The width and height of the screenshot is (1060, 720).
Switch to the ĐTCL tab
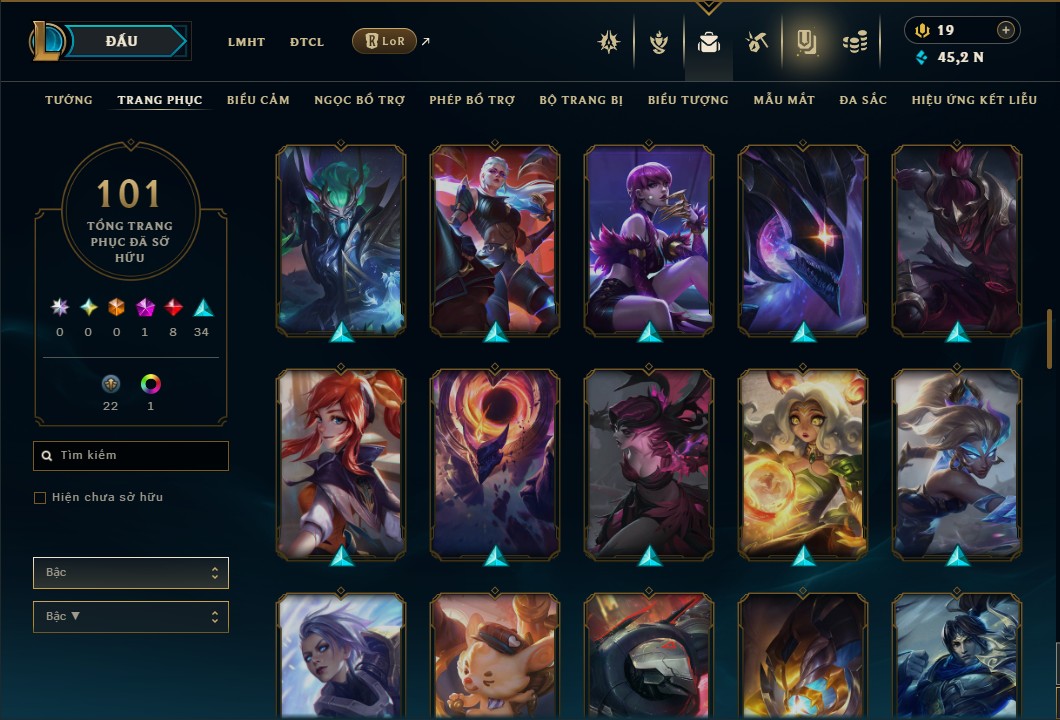307,42
